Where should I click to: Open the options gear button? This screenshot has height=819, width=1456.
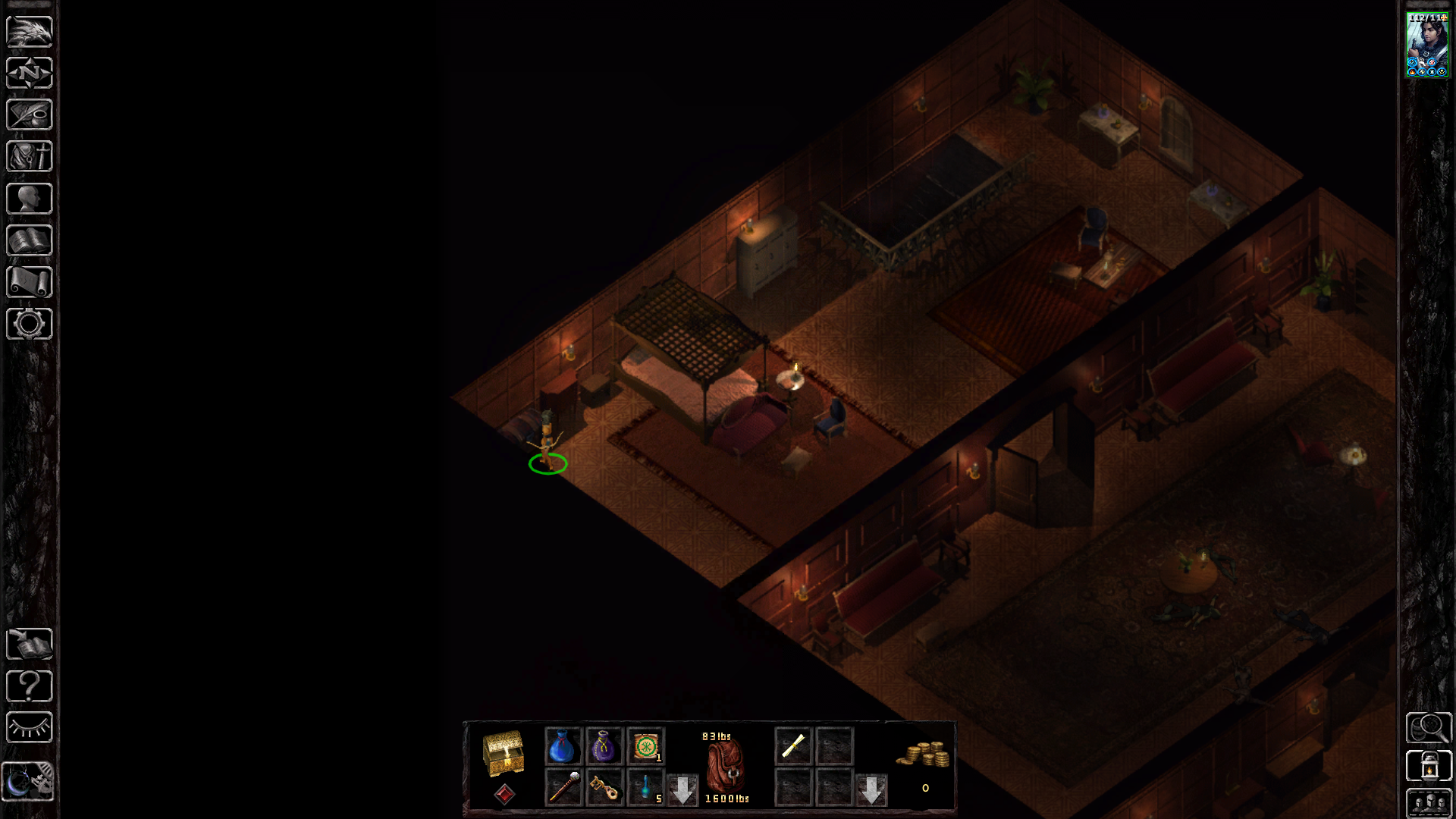(30, 324)
